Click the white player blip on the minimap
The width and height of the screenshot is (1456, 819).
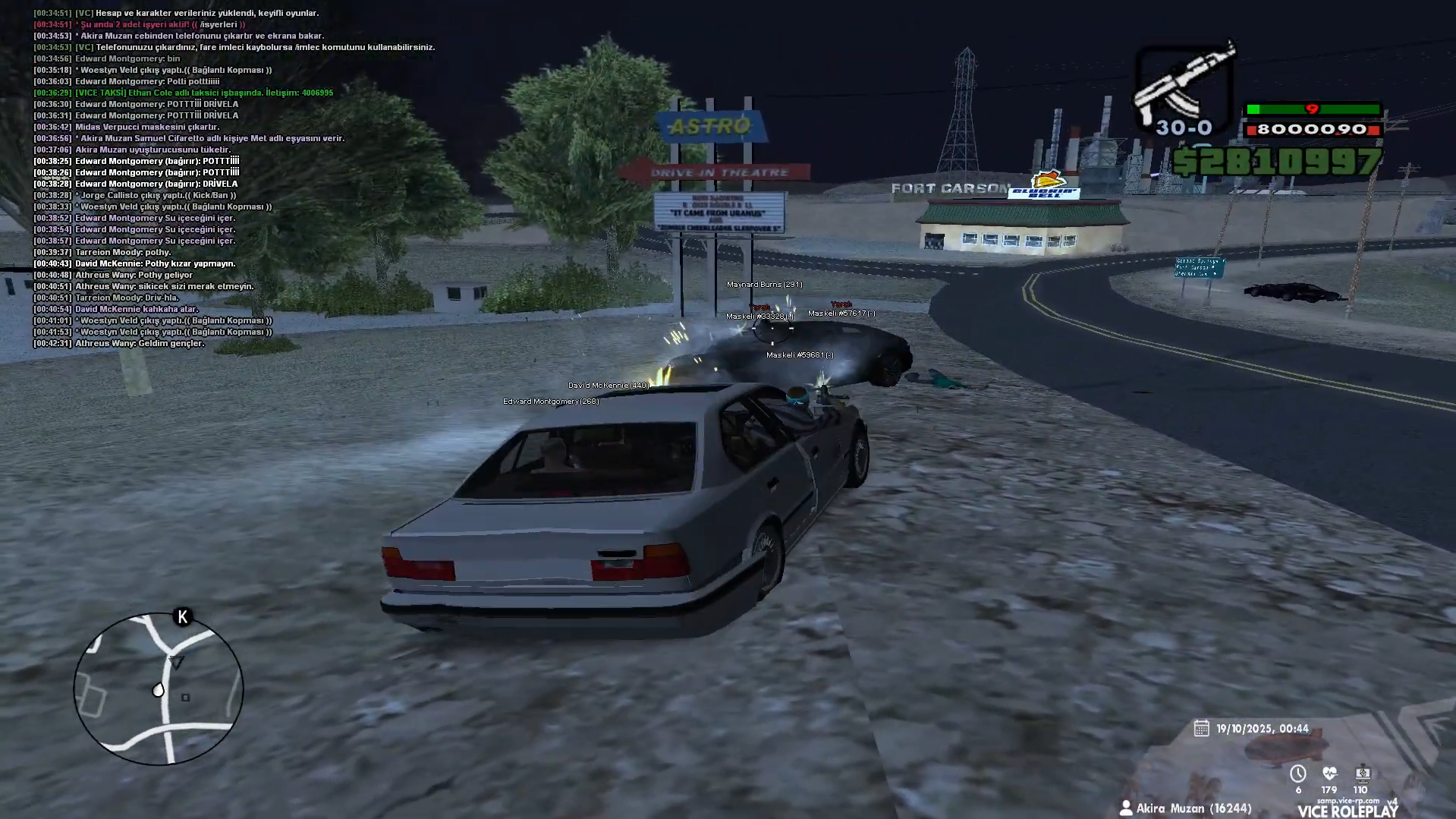point(158,690)
